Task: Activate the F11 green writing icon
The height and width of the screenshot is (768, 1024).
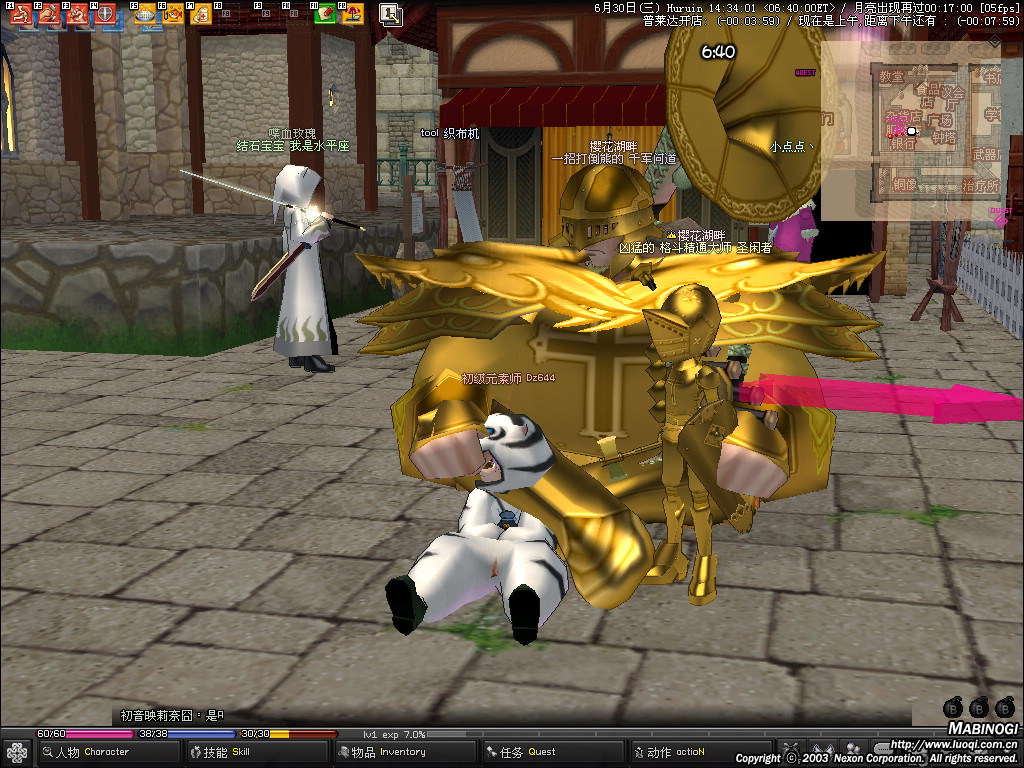Action: pos(324,14)
